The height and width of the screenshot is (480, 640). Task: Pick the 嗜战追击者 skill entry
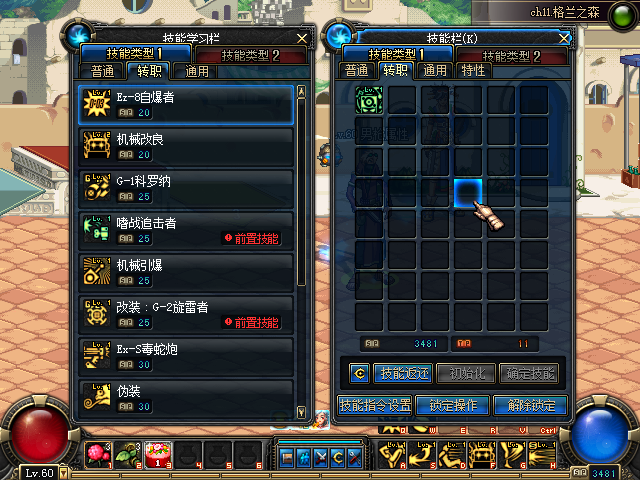tap(186, 231)
